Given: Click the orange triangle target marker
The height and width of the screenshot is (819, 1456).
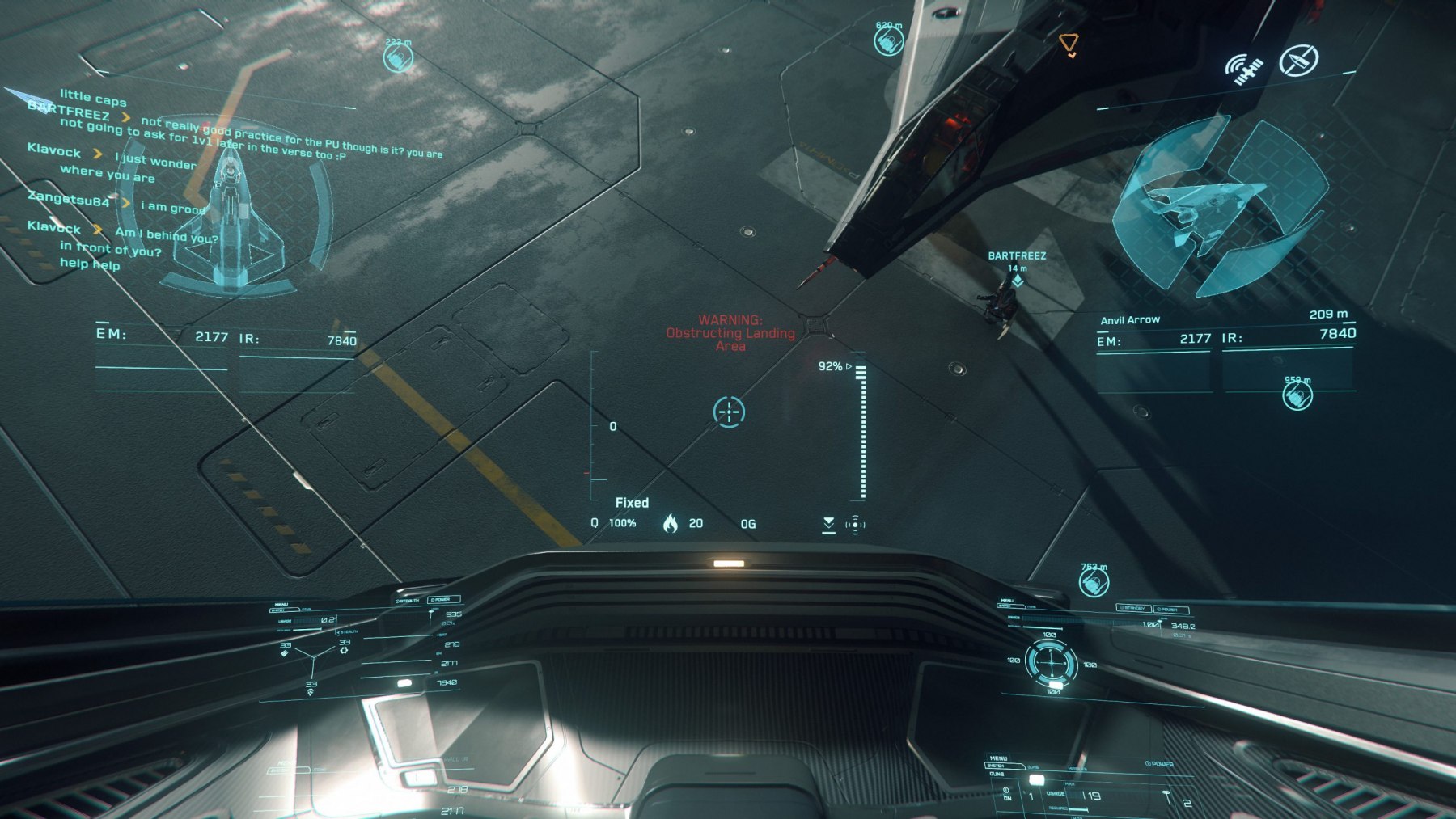Looking at the screenshot, I should click(1069, 44).
